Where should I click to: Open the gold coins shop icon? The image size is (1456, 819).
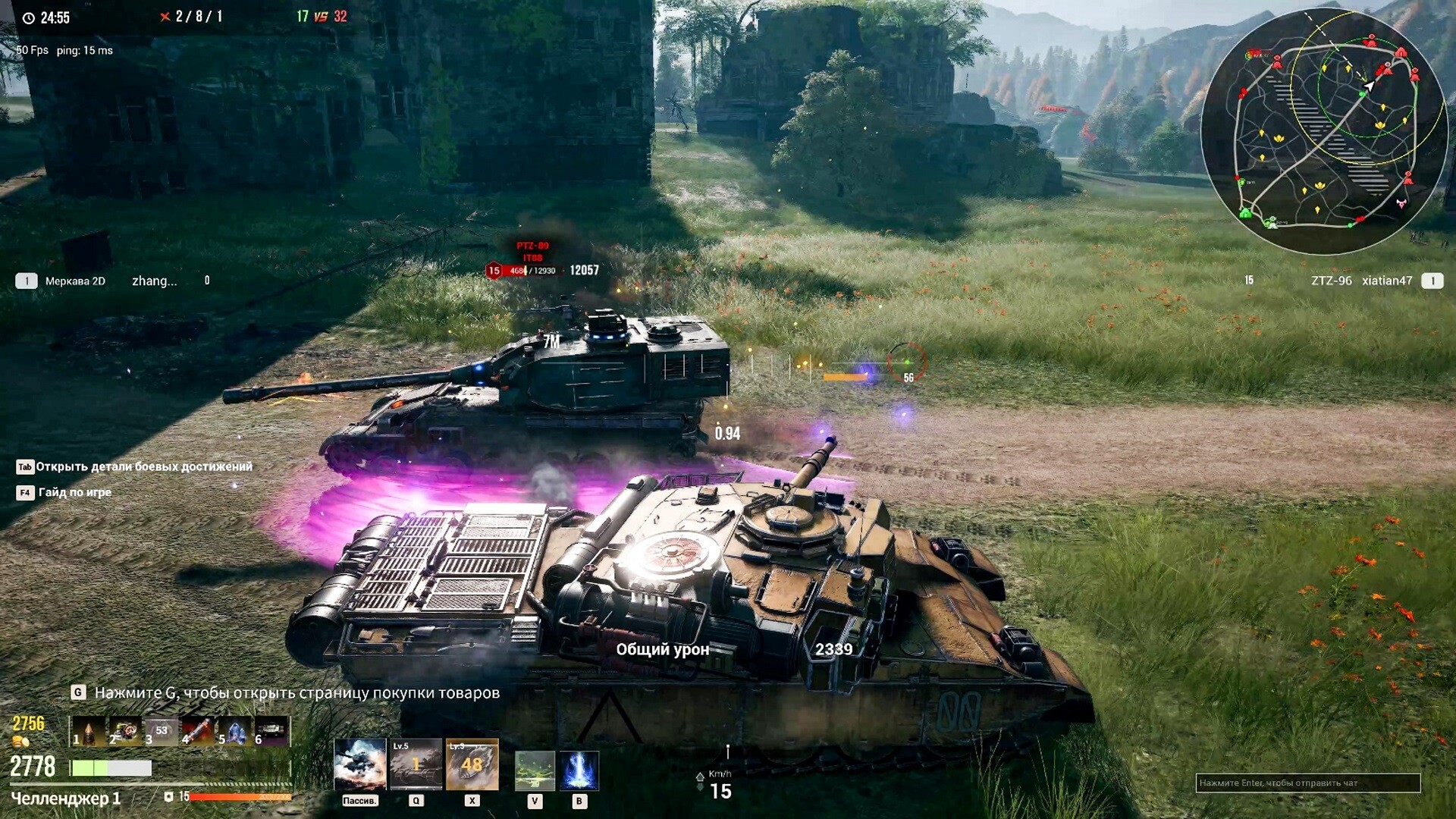[20, 741]
